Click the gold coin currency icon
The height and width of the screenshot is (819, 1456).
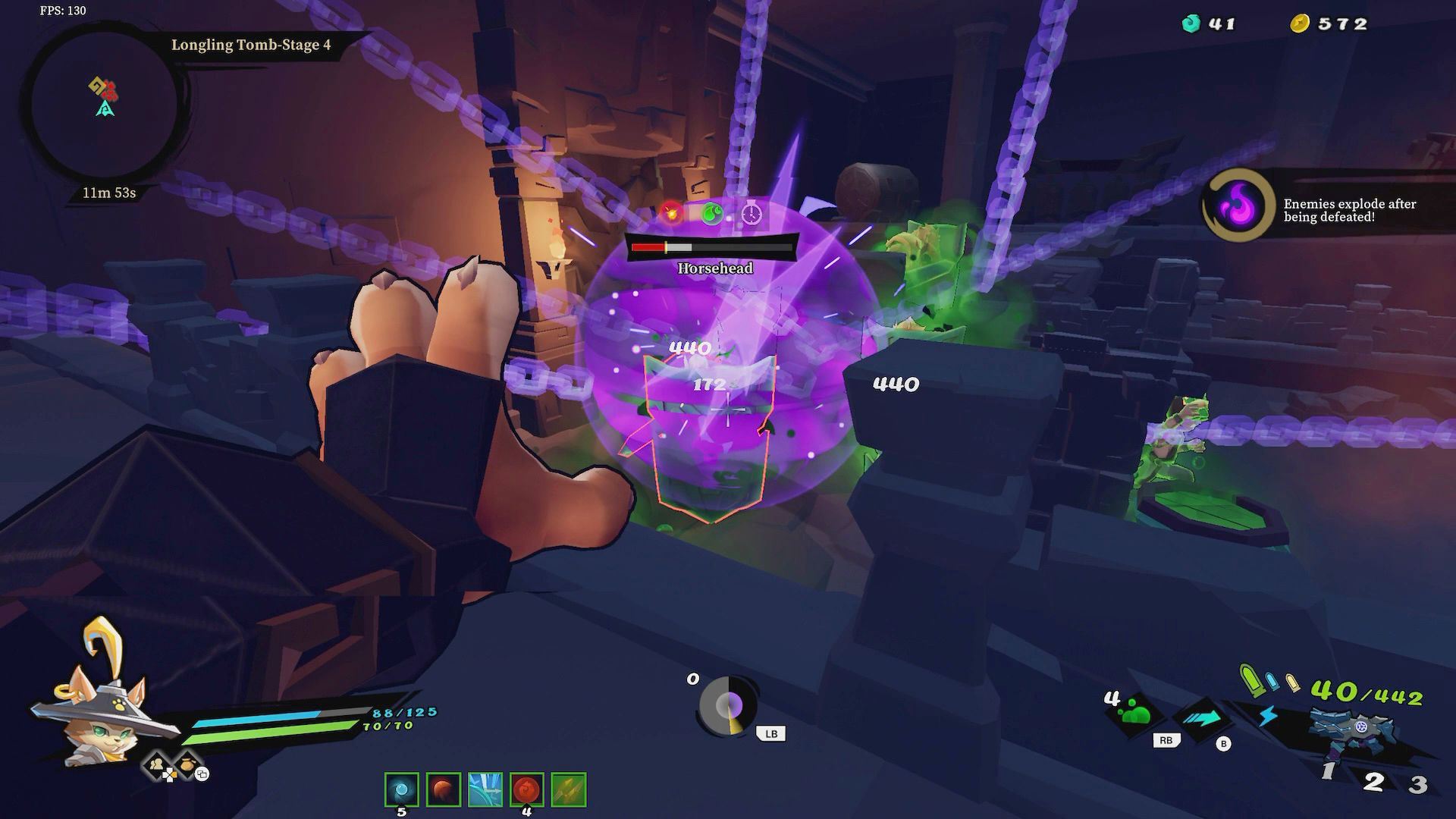pos(1300,24)
